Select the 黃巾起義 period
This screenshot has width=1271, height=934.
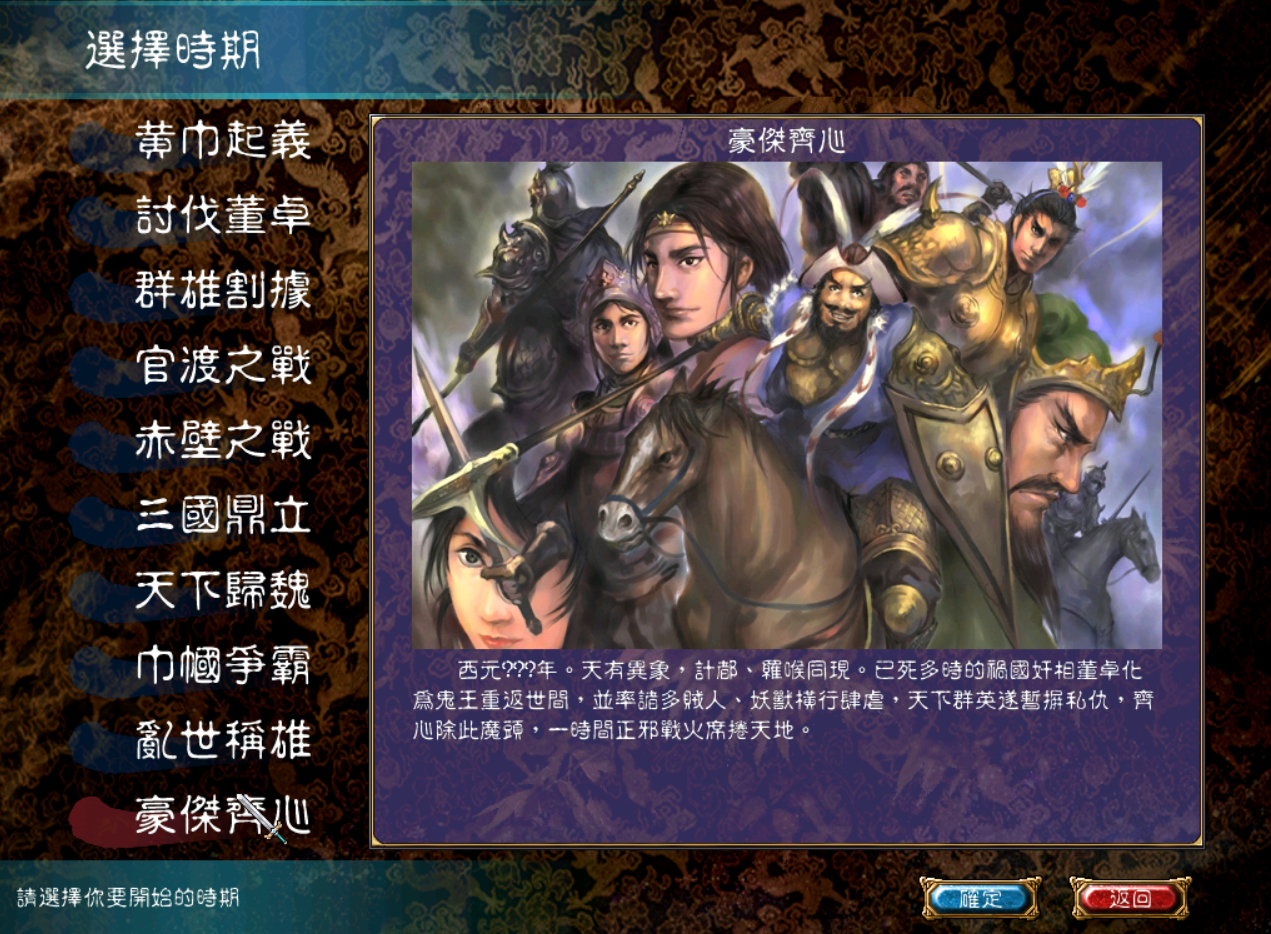(x=223, y=141)
